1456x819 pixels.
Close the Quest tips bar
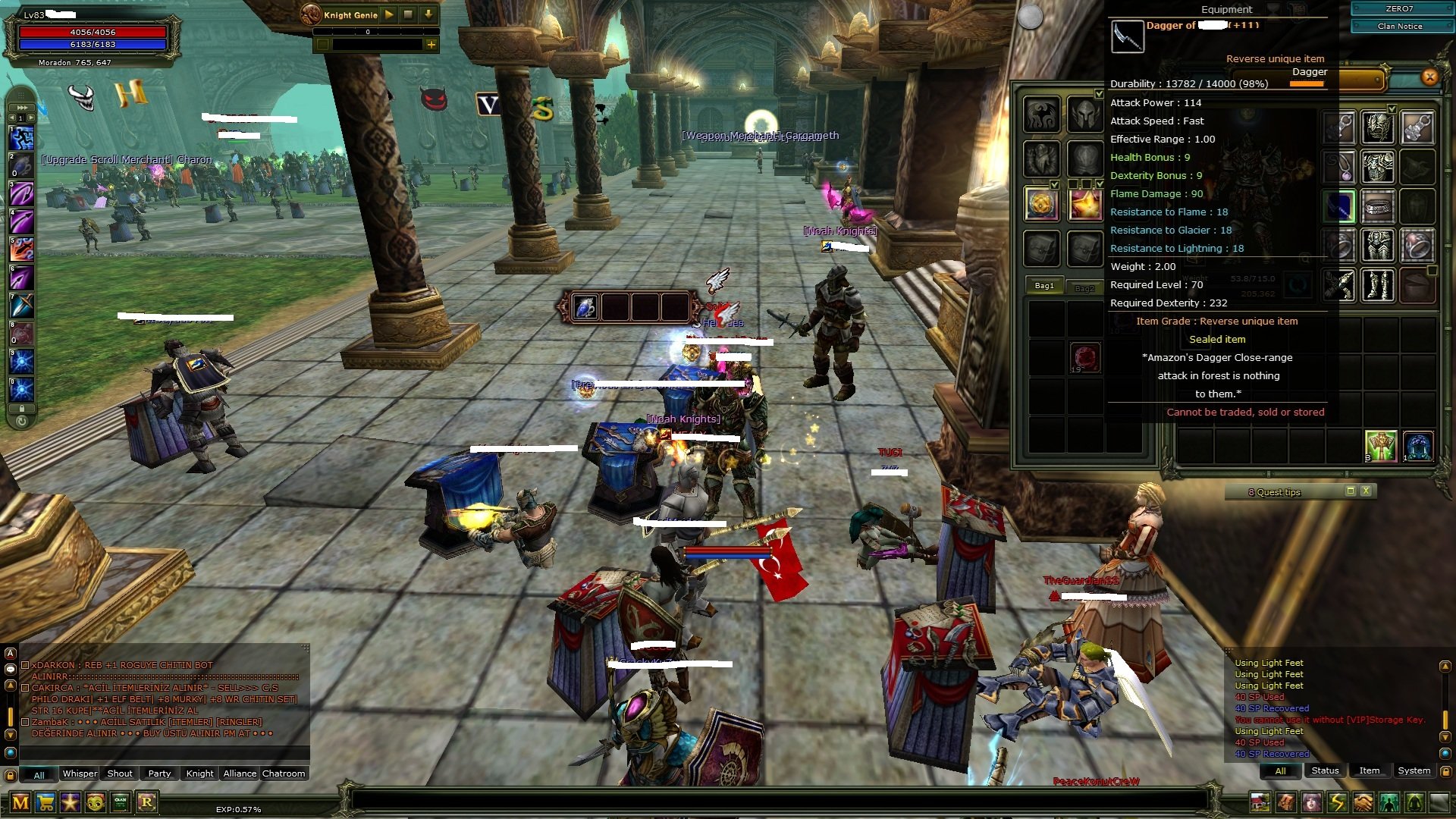point(1366,491)
